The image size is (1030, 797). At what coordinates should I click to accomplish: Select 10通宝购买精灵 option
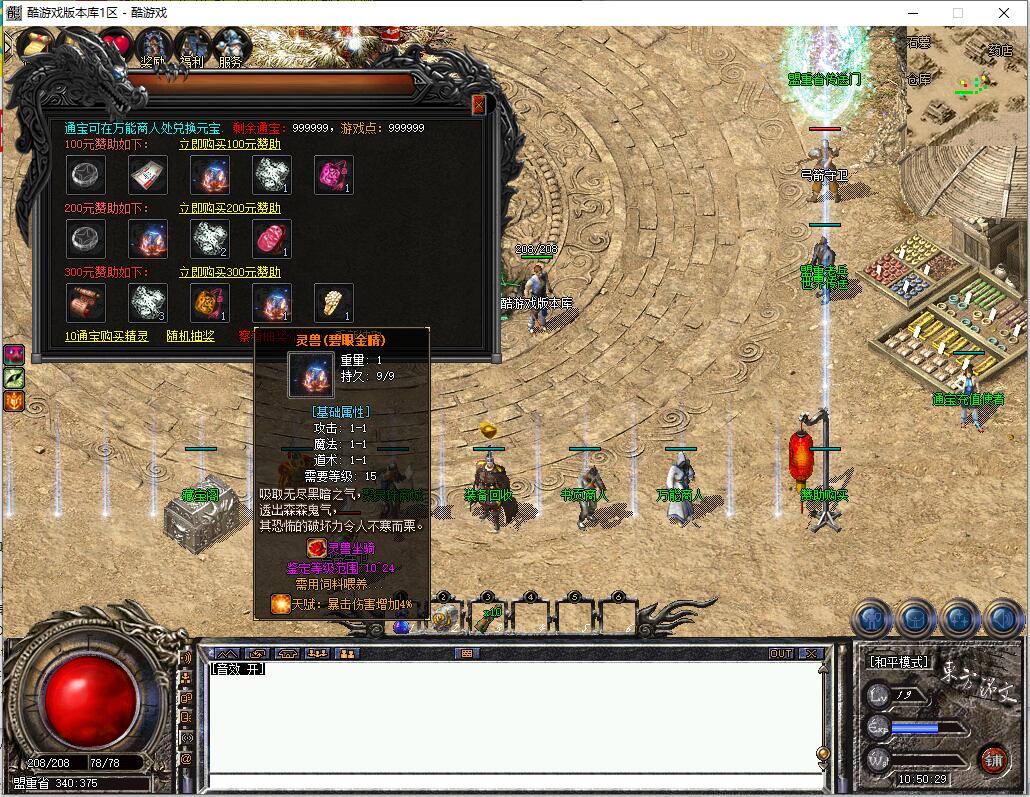pyautogui.click(x=106, y=336)
